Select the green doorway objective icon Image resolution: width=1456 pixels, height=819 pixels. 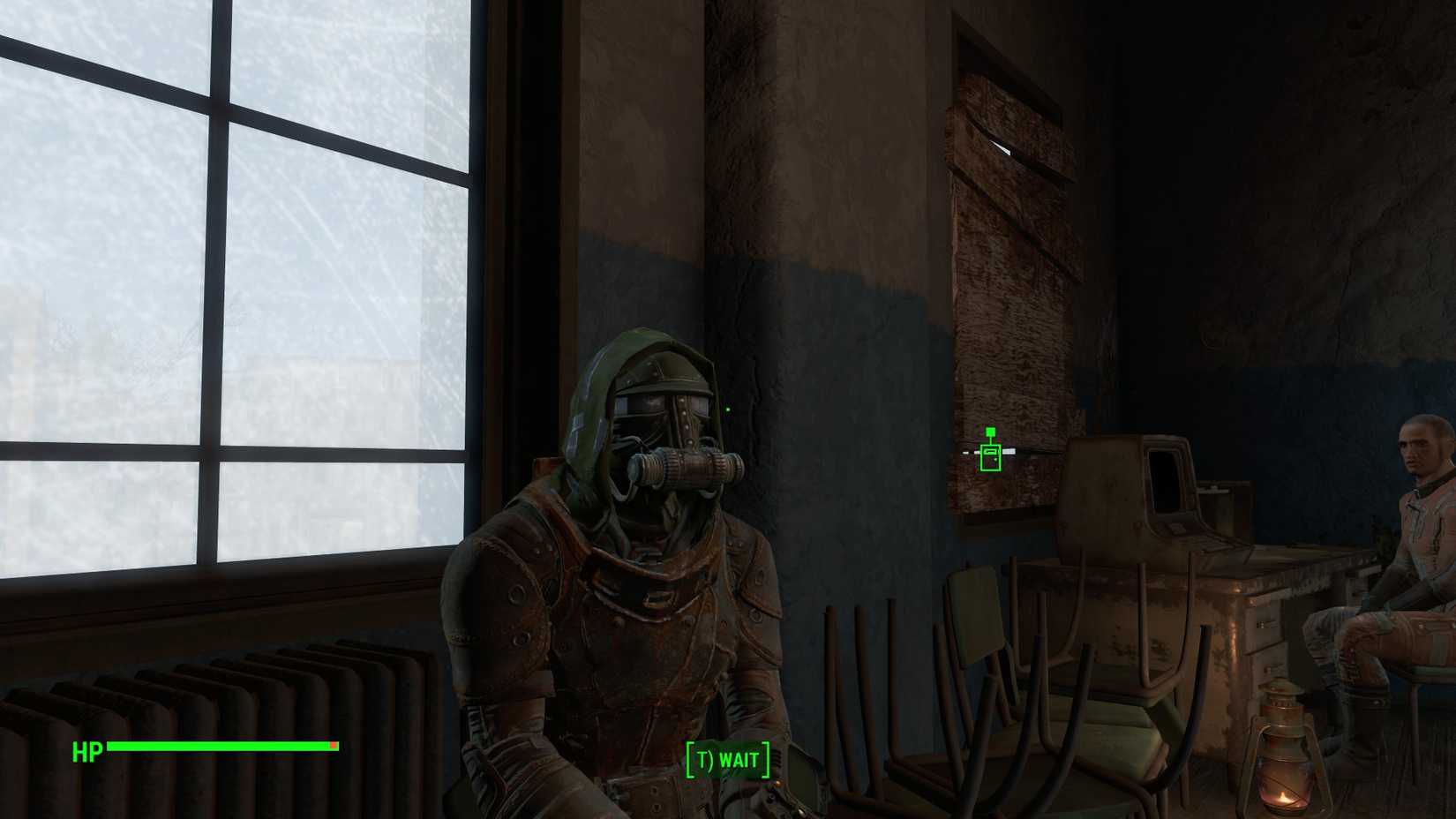990,455
